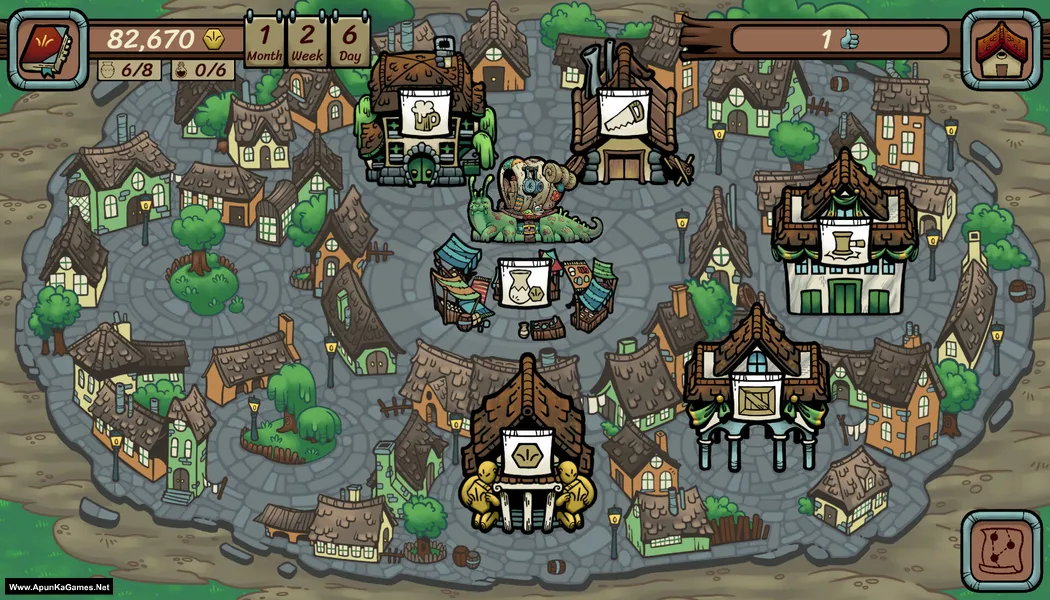Screen dimensions: 1050x600
Task: Enter the crate banner storehouse
Action: point(756,395)
